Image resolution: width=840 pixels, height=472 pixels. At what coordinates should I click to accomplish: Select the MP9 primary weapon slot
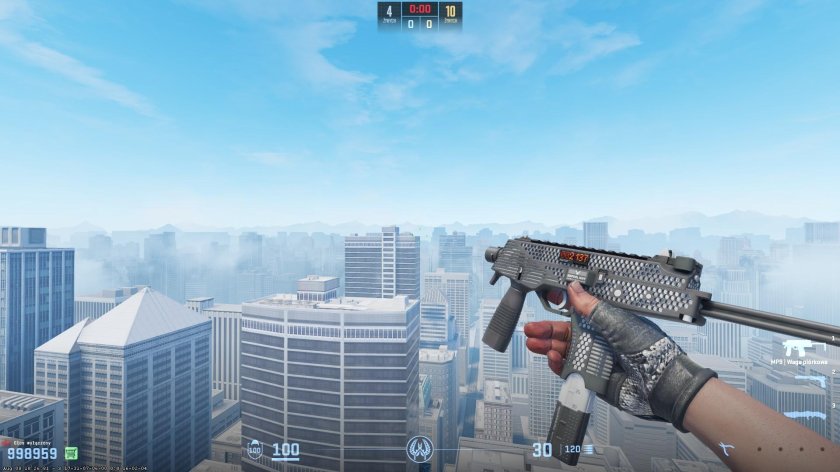[x=805, y=350]
